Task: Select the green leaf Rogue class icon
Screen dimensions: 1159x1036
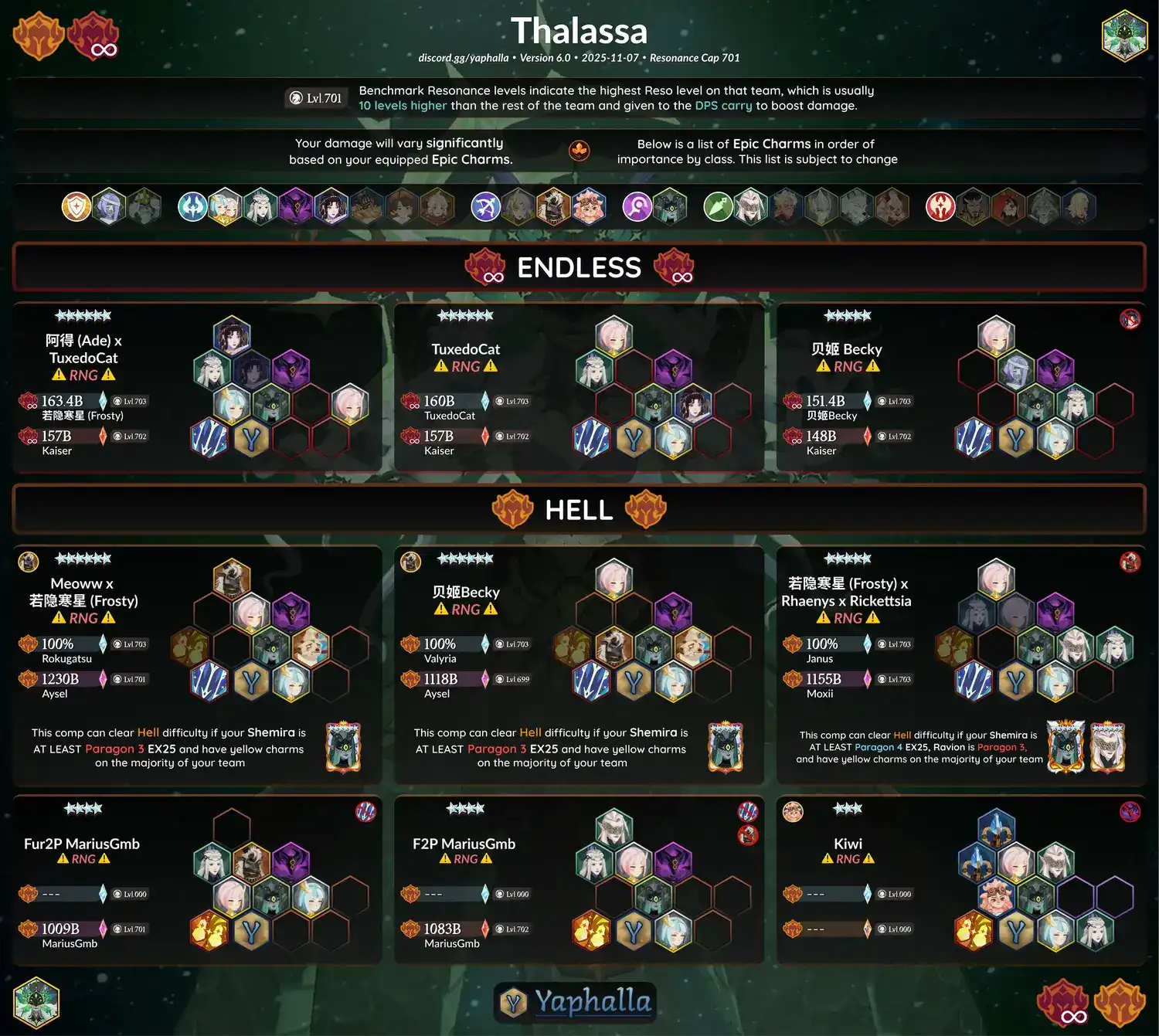Action: pos(718,206)
